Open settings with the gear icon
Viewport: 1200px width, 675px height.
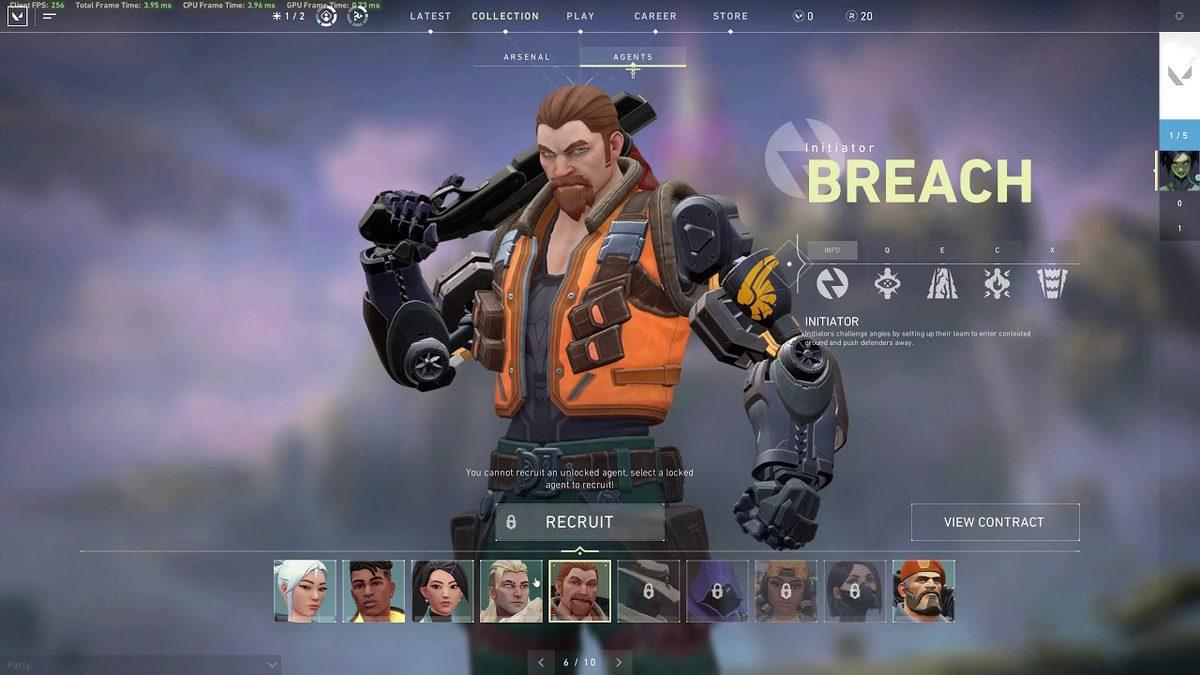coord(1179,16)
